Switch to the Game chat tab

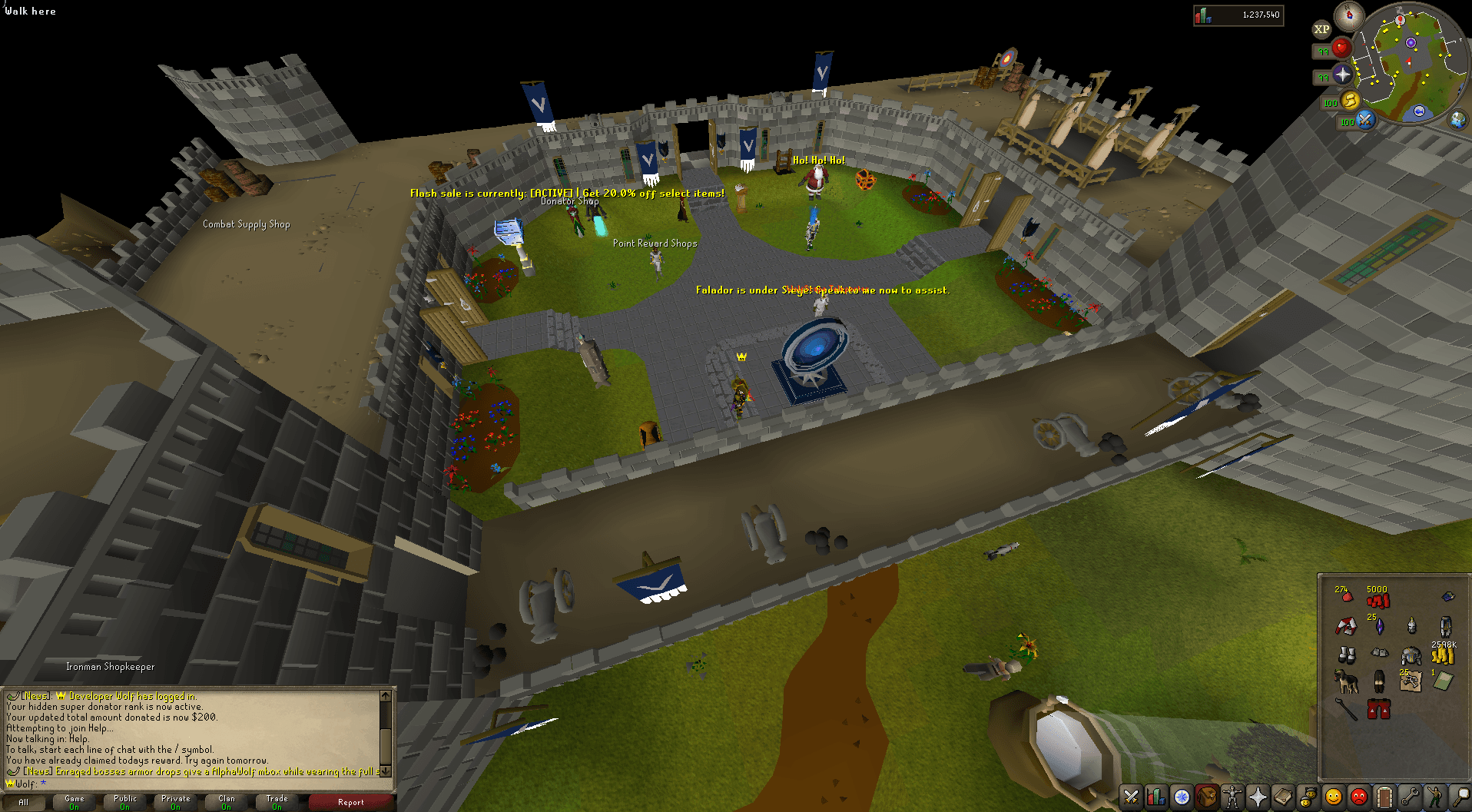tap(74, 801)
